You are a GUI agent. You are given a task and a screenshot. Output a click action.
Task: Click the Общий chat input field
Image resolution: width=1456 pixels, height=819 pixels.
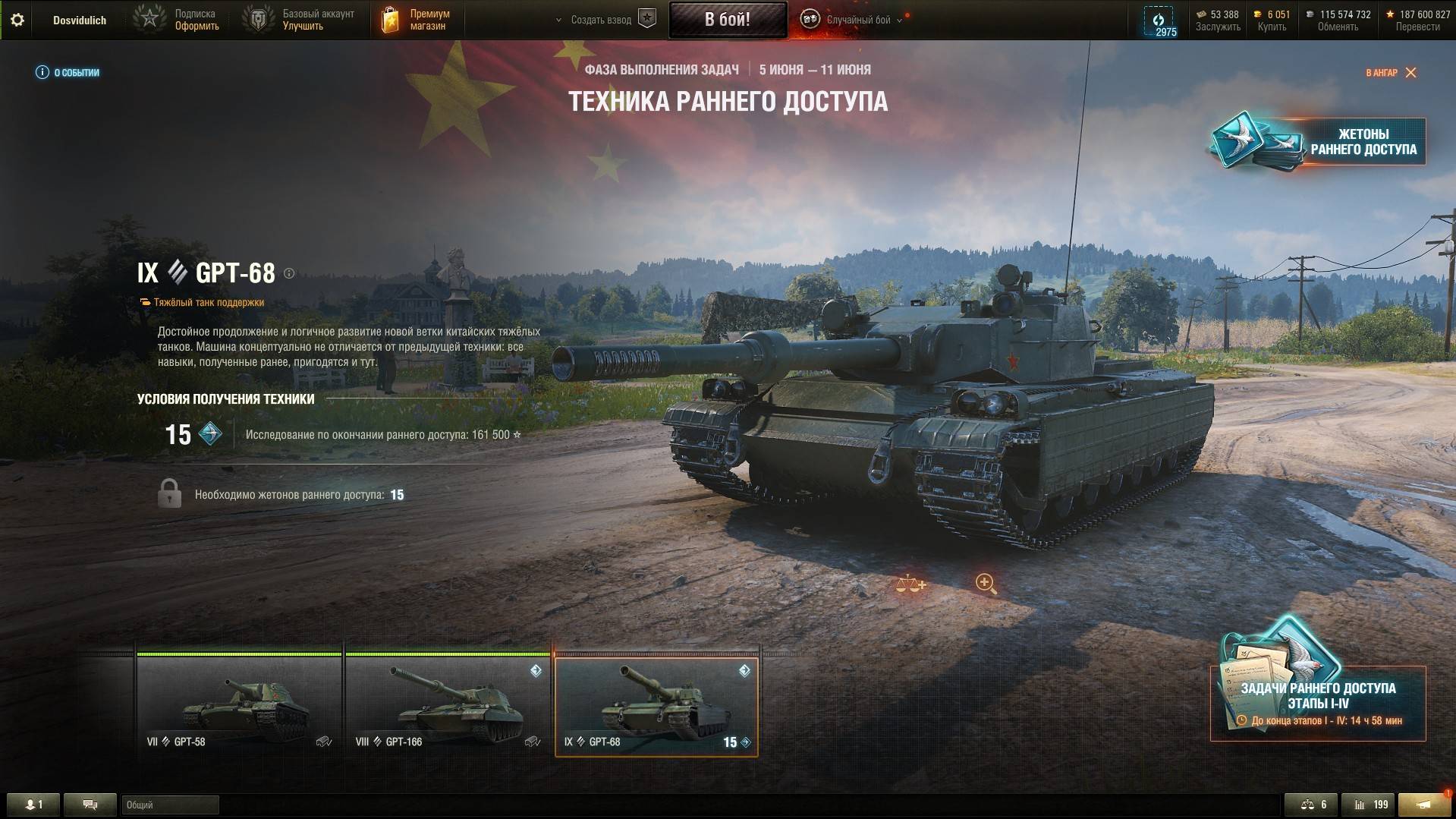(x=170, y=805)
